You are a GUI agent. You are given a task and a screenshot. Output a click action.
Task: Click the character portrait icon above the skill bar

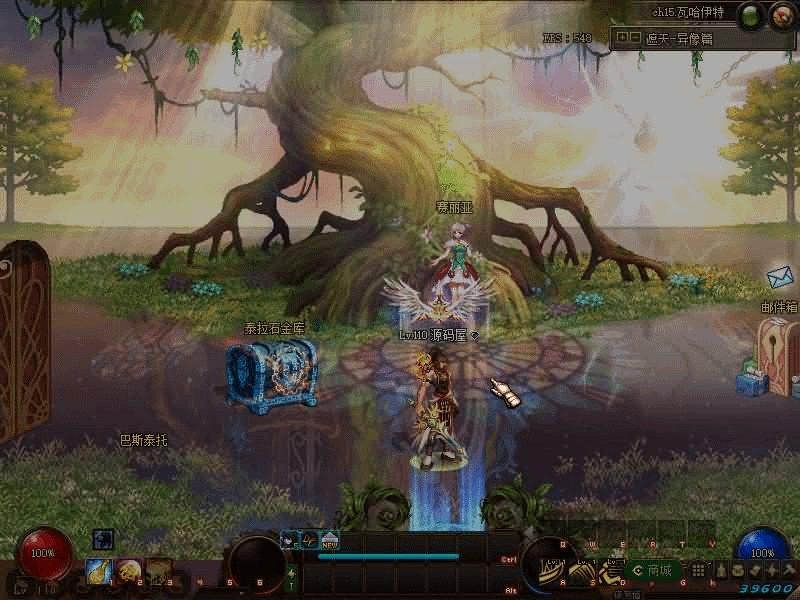tap(289, 540)
